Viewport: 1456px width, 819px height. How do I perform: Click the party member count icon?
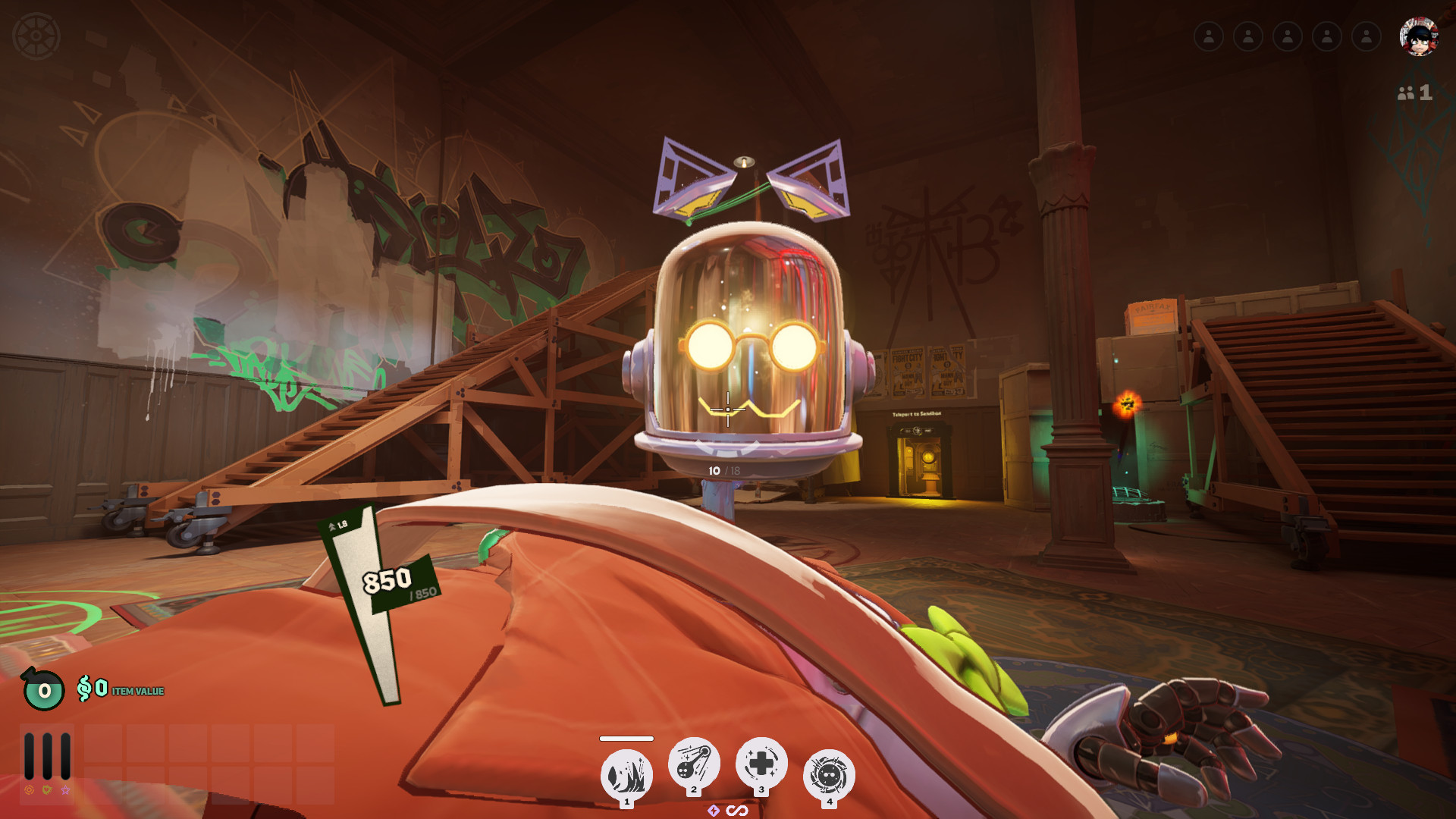coord(1414,93)
